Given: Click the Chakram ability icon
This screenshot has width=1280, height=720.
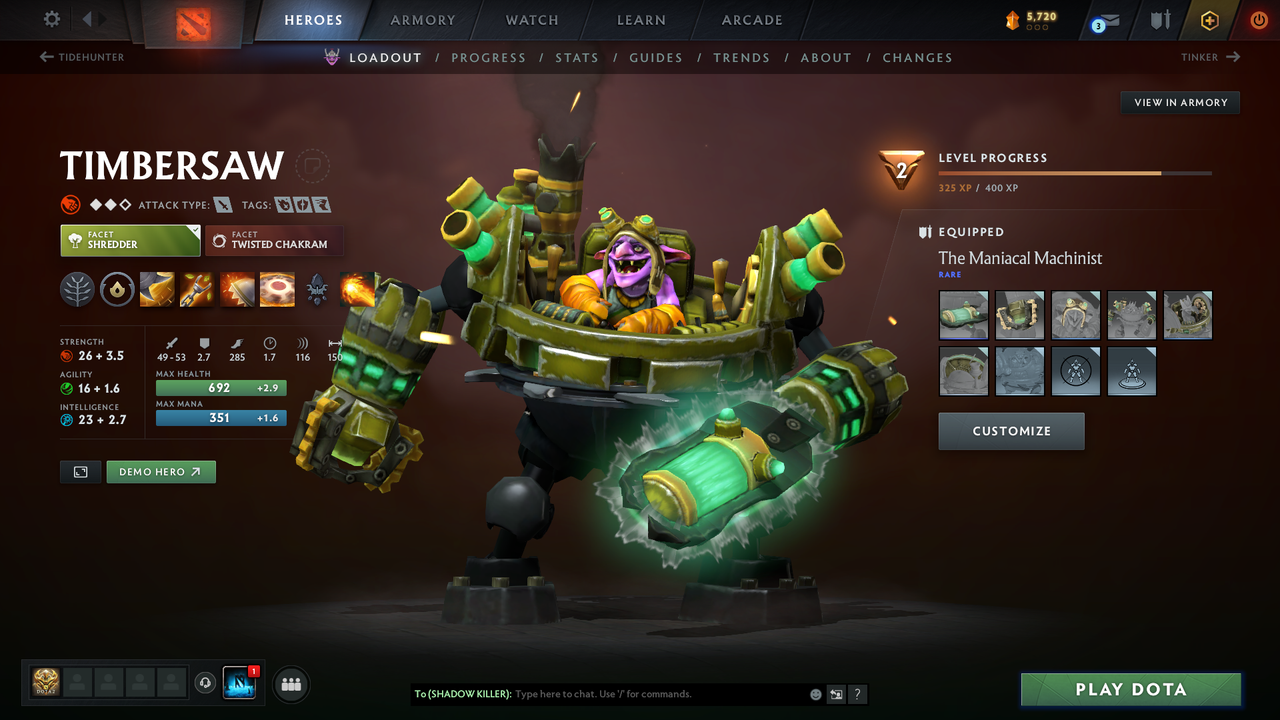Looking at the screenshot, I should tap(277, 290).
